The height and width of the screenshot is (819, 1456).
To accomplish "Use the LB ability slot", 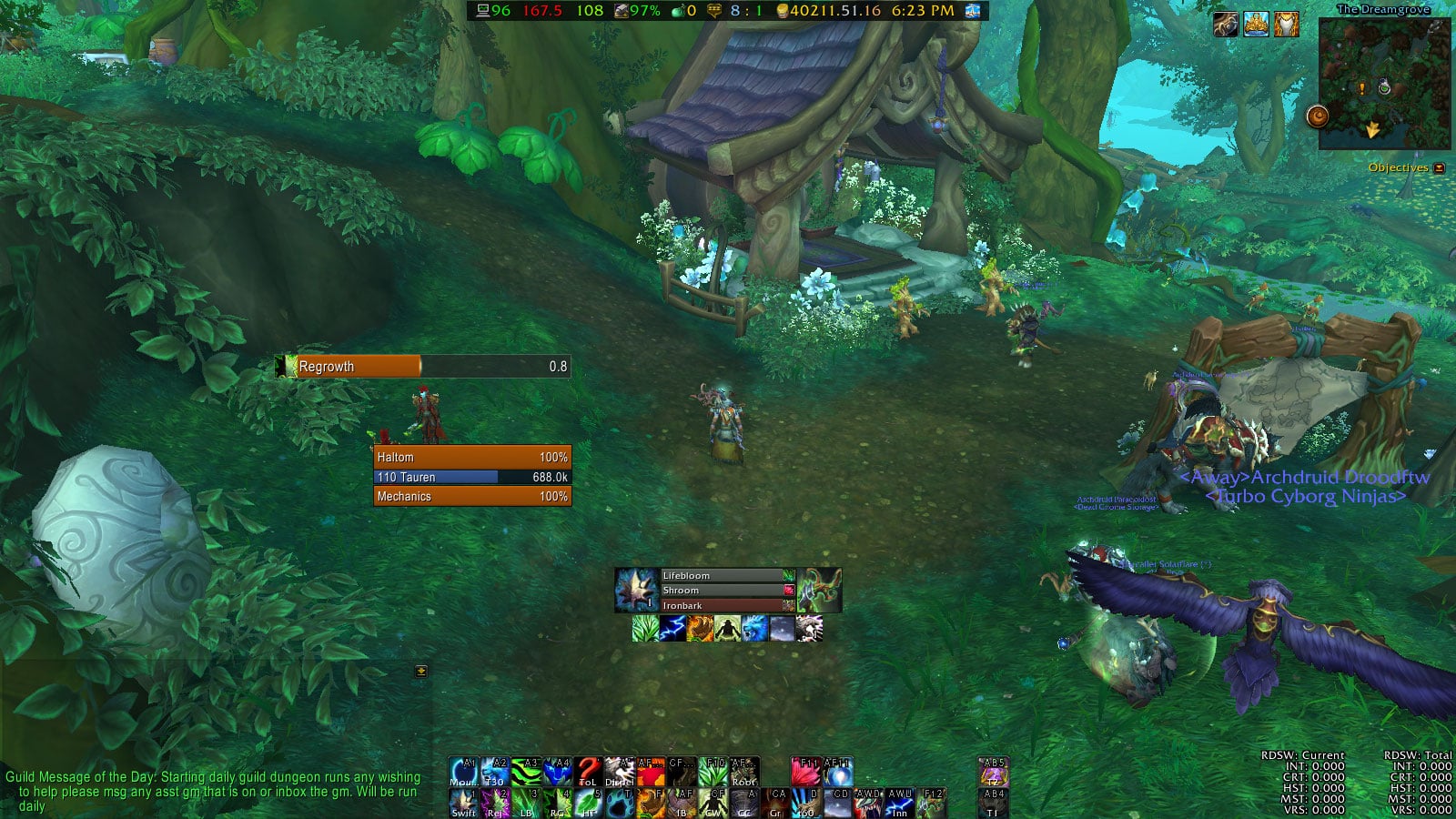I will tap(525, 803).
